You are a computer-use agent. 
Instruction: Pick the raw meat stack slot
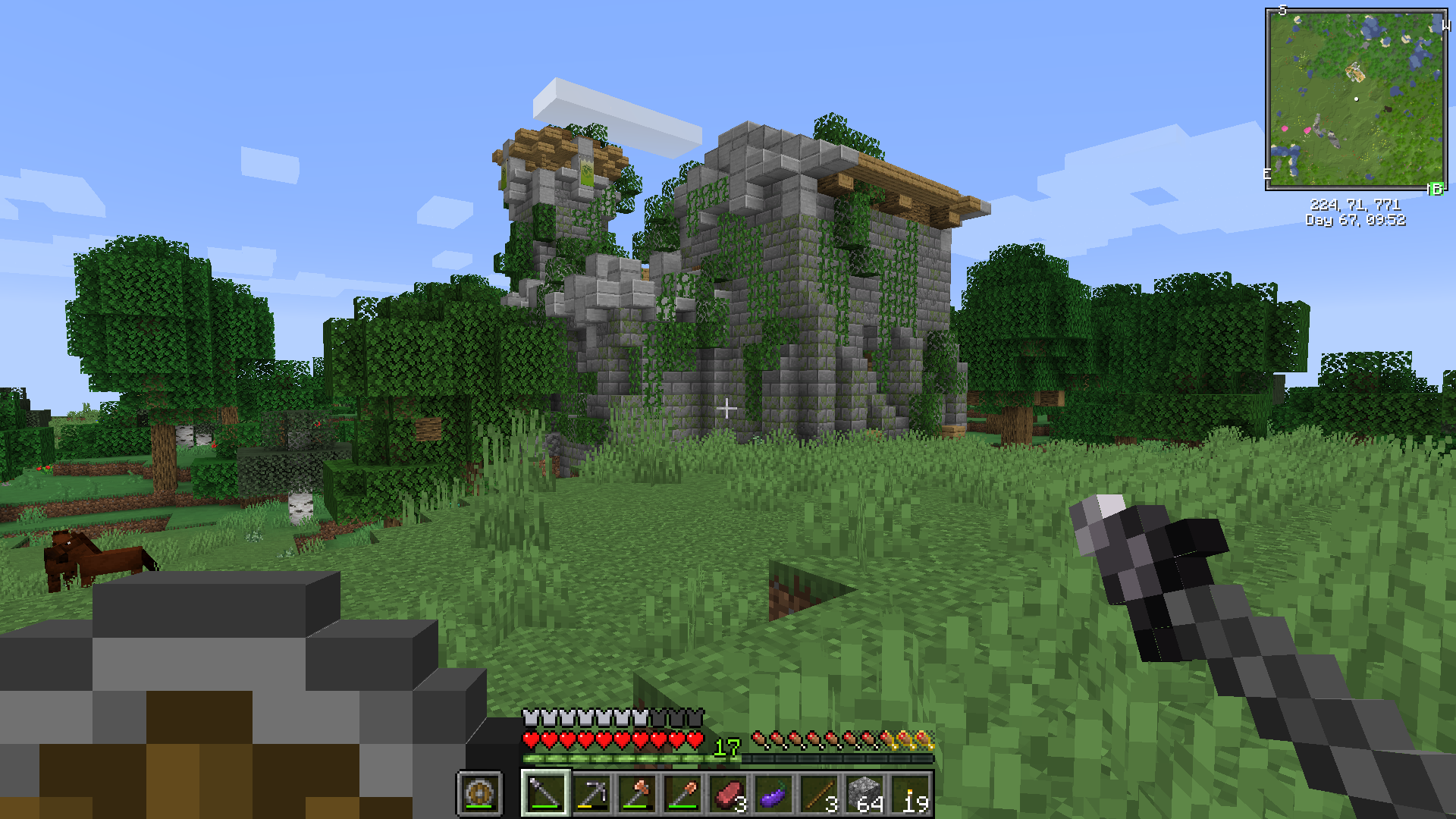(729, 794)
